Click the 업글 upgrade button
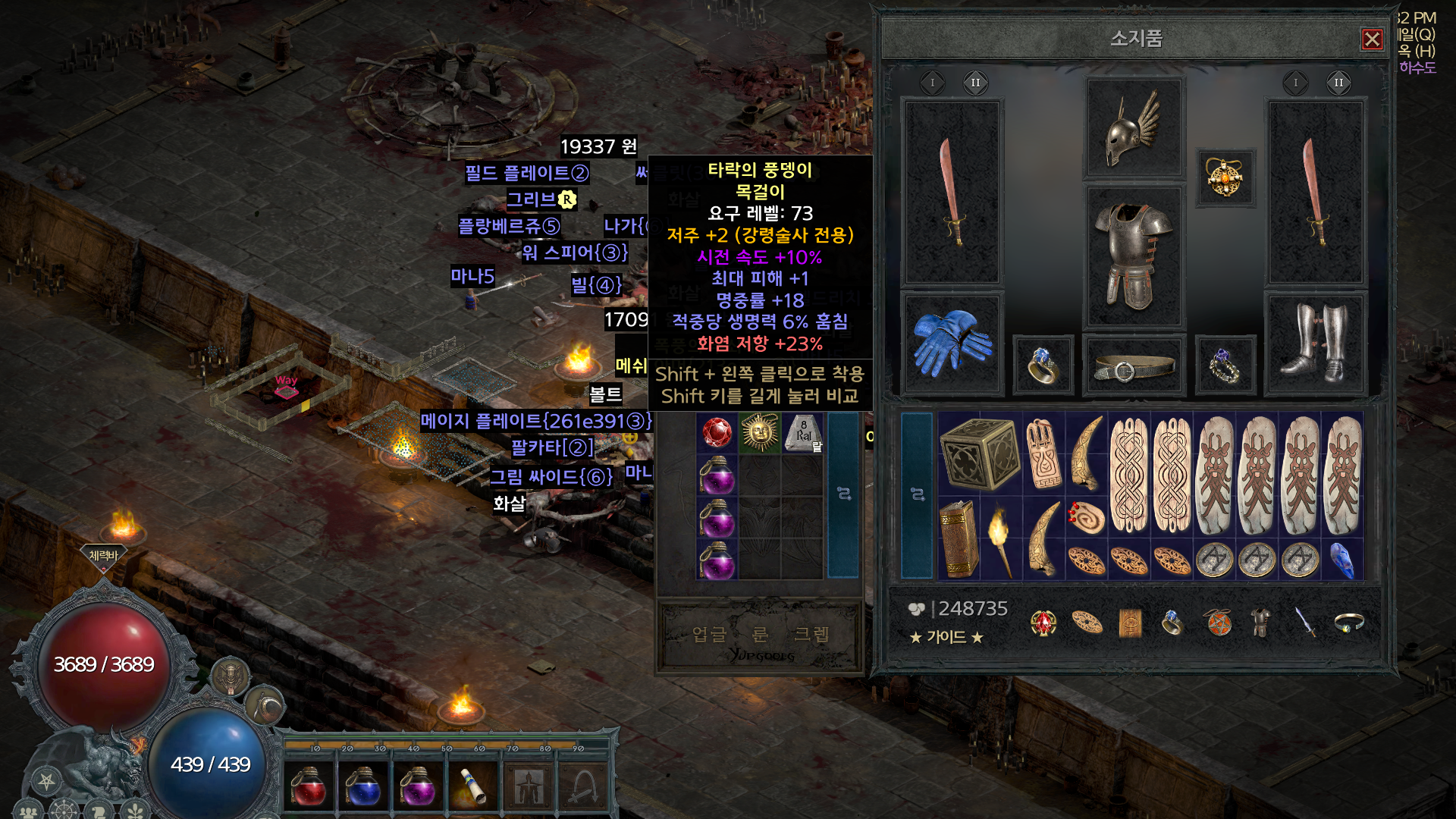 (709, 634)
